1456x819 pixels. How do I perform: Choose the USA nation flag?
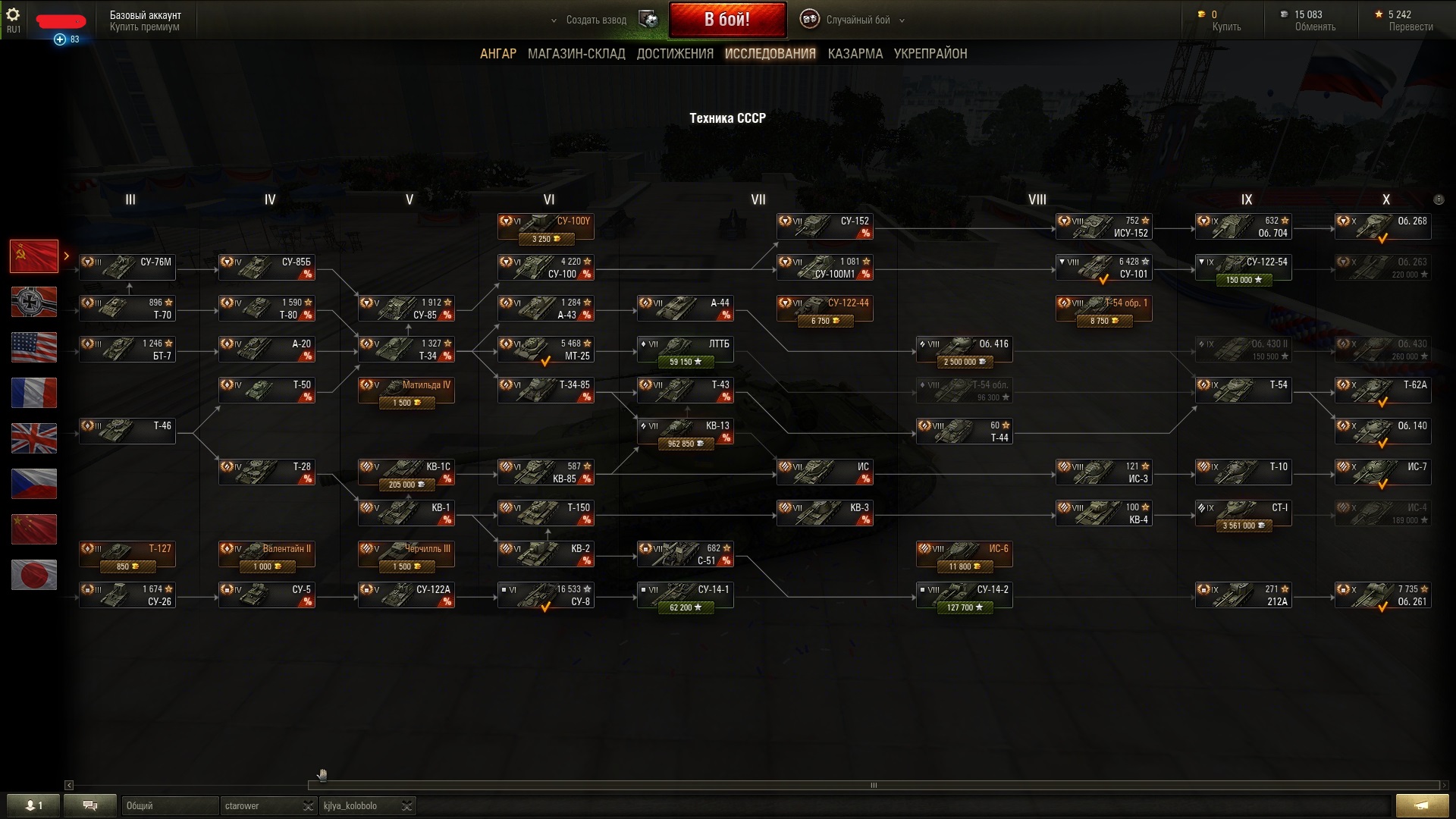(34, 347)
